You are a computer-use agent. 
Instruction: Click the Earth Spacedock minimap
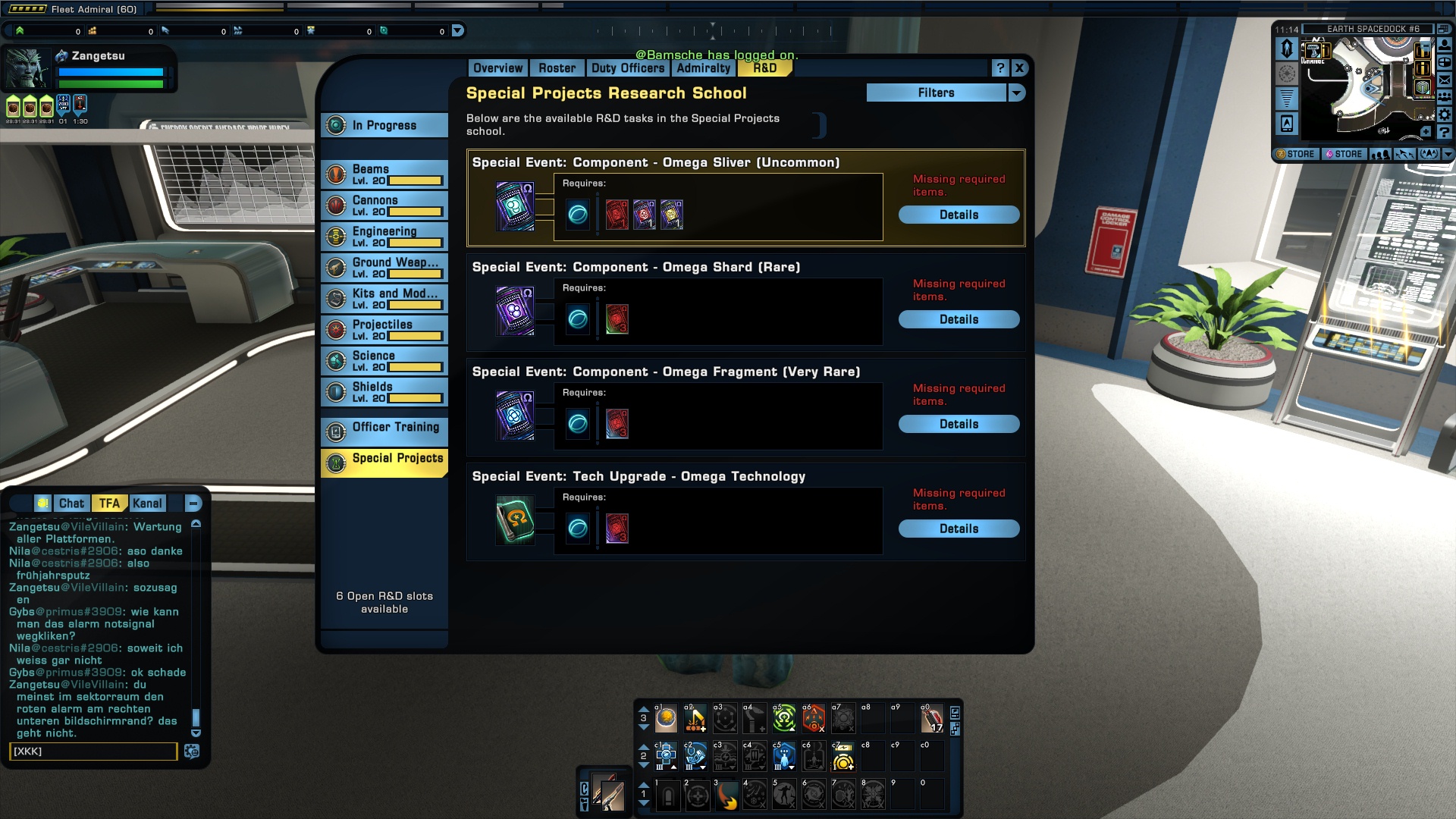tap(1365, 87)
